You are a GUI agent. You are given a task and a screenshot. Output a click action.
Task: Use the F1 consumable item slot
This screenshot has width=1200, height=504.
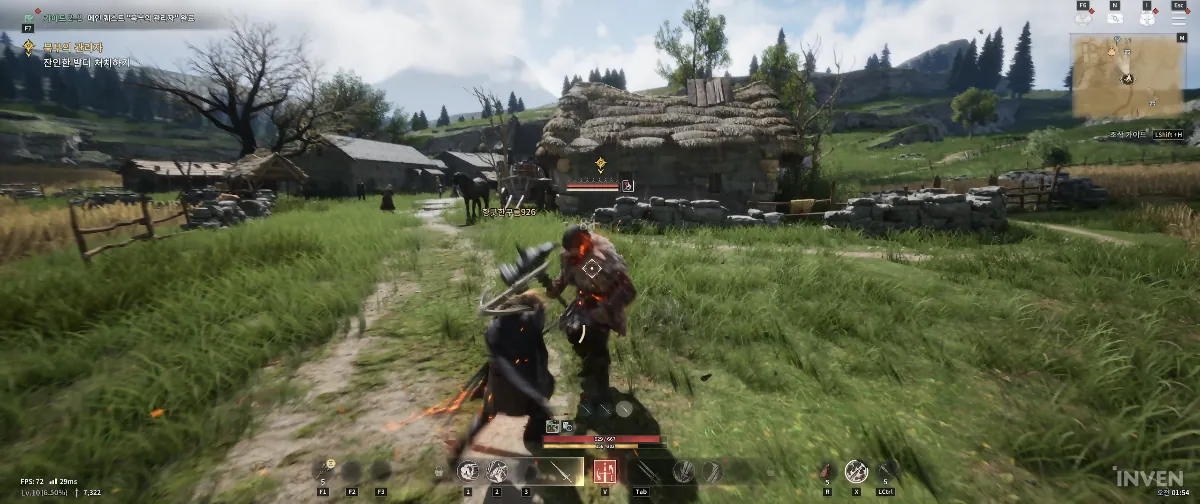(324, 471)
